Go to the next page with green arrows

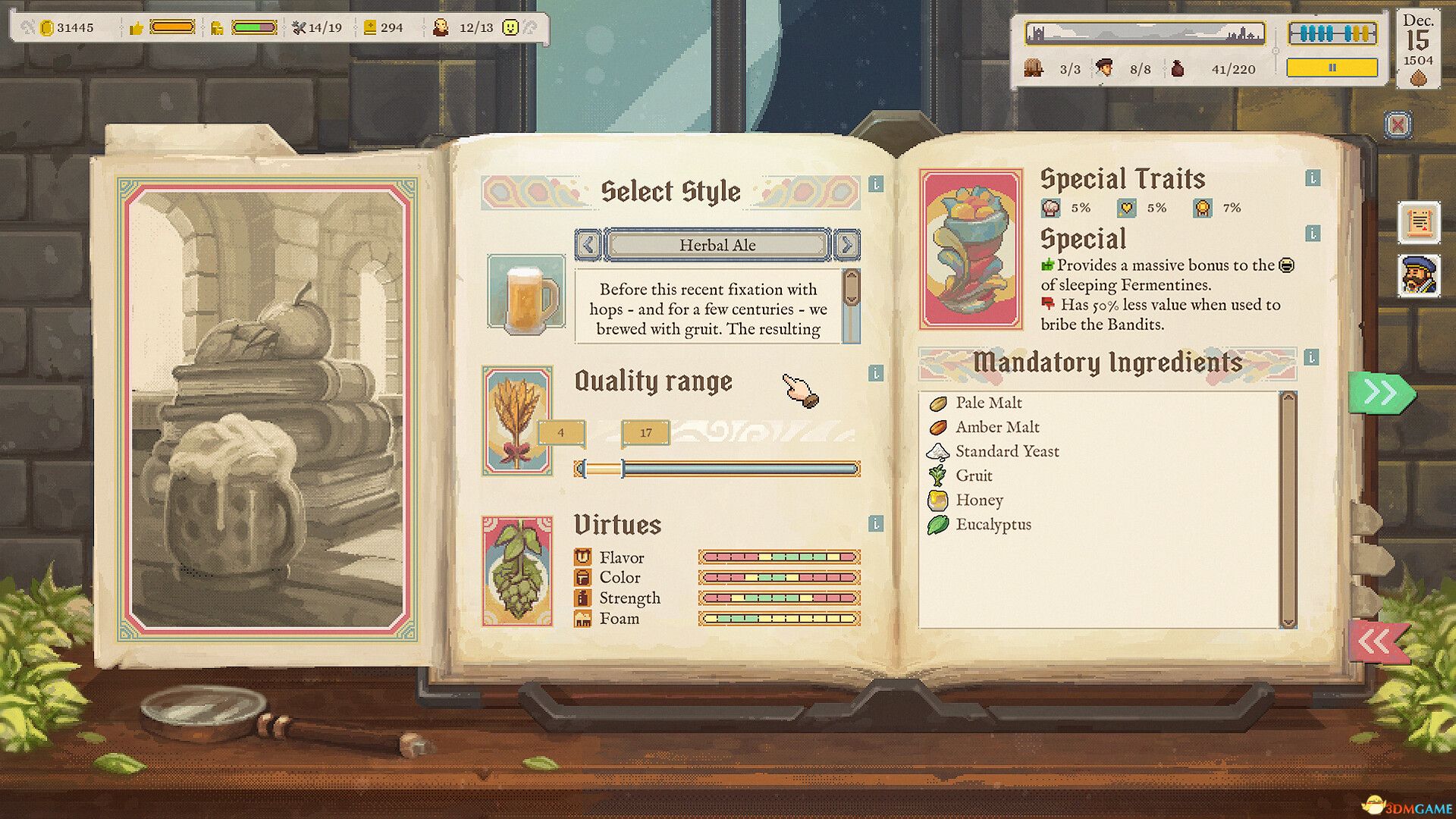[1381, 393]
